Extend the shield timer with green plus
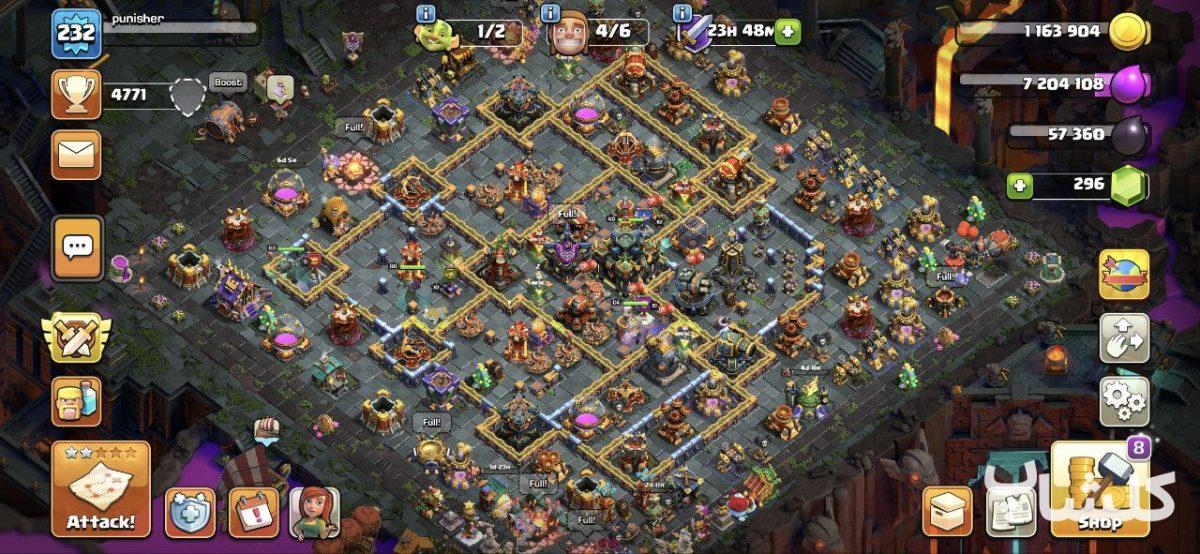This screenshot has width=1200, height=554. coord(788,31)
